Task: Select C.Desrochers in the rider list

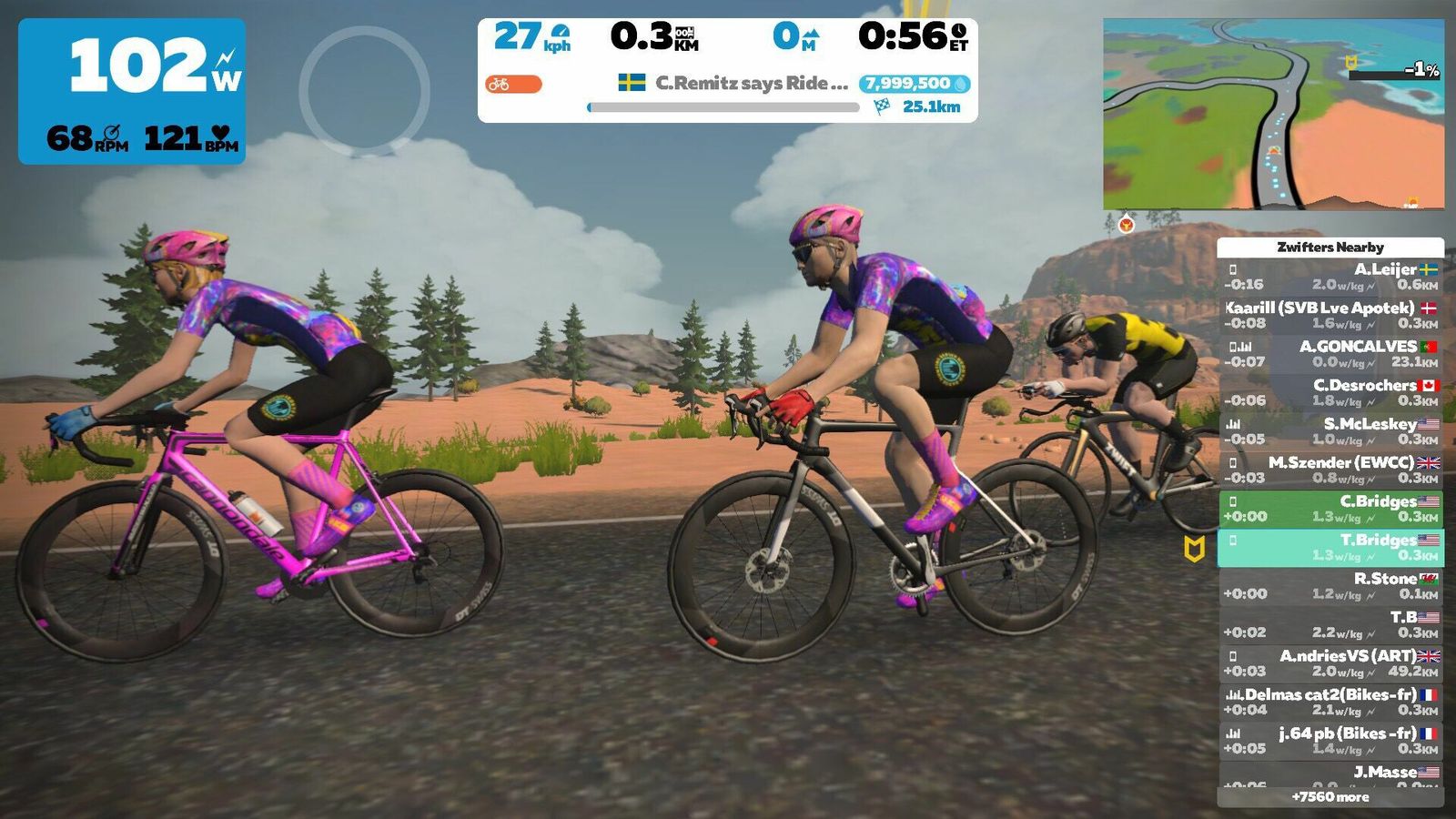Action: [1330, 392]
